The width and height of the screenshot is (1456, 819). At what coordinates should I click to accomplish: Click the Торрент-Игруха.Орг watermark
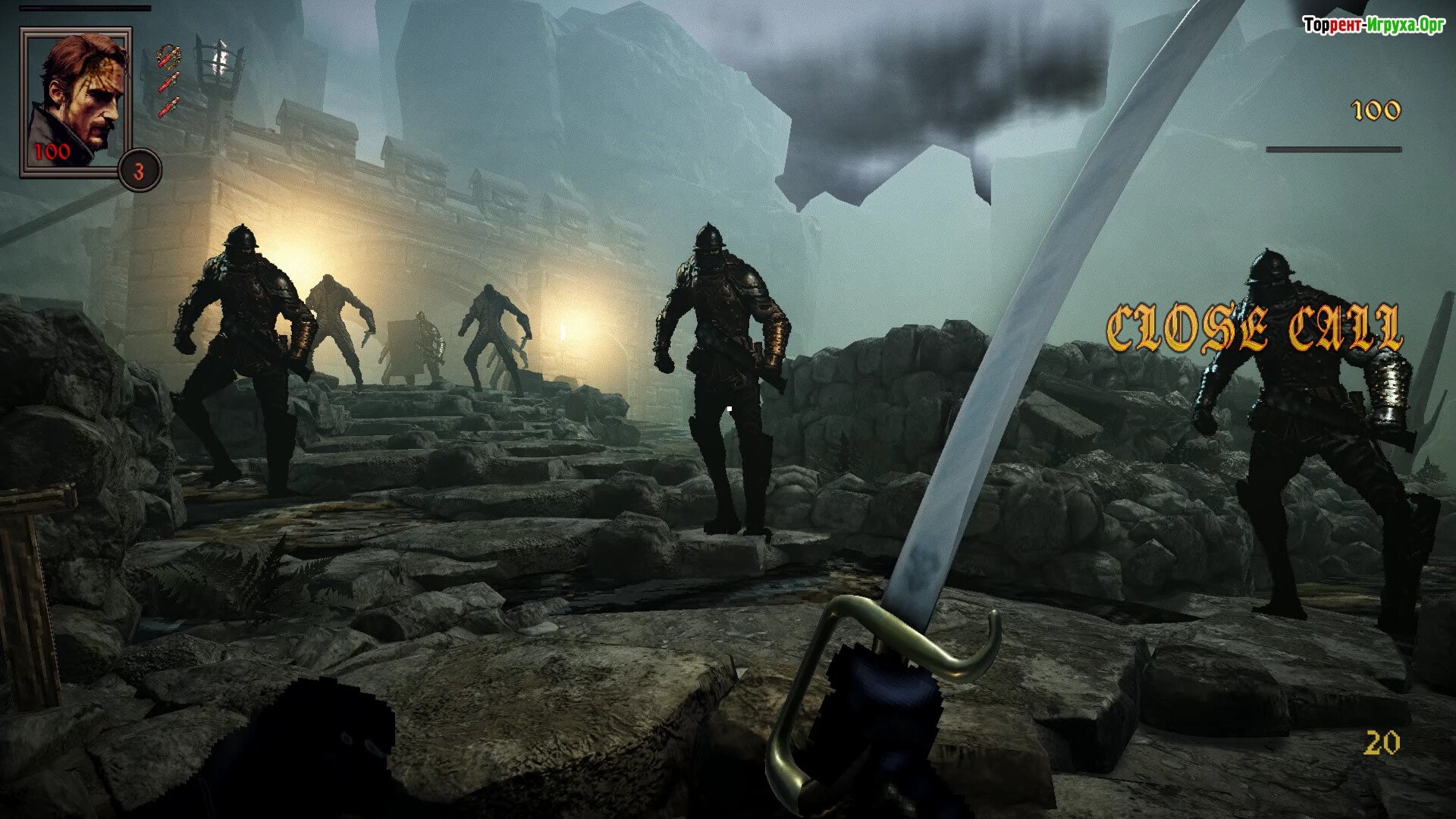(x=1373, y=26)
